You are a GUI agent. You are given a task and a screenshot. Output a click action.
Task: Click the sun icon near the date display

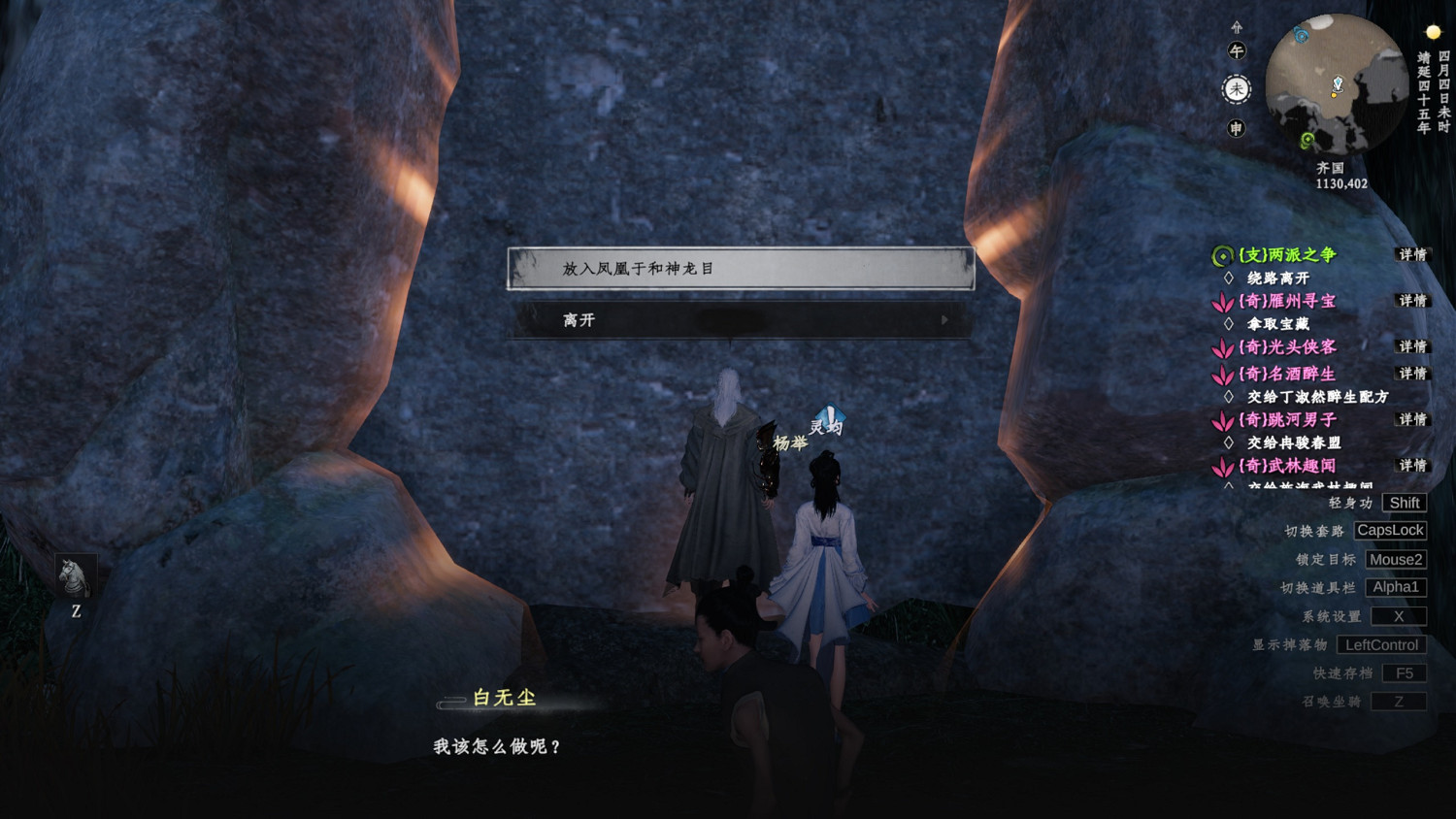click(1432, 31)
